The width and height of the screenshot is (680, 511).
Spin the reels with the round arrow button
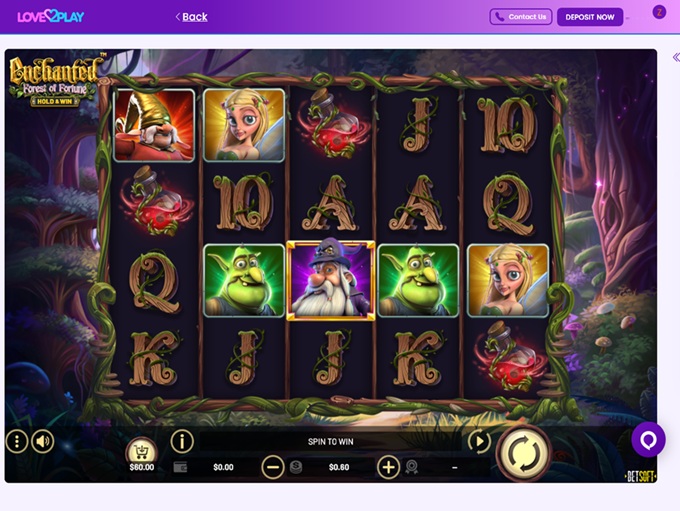coord(522,452)
